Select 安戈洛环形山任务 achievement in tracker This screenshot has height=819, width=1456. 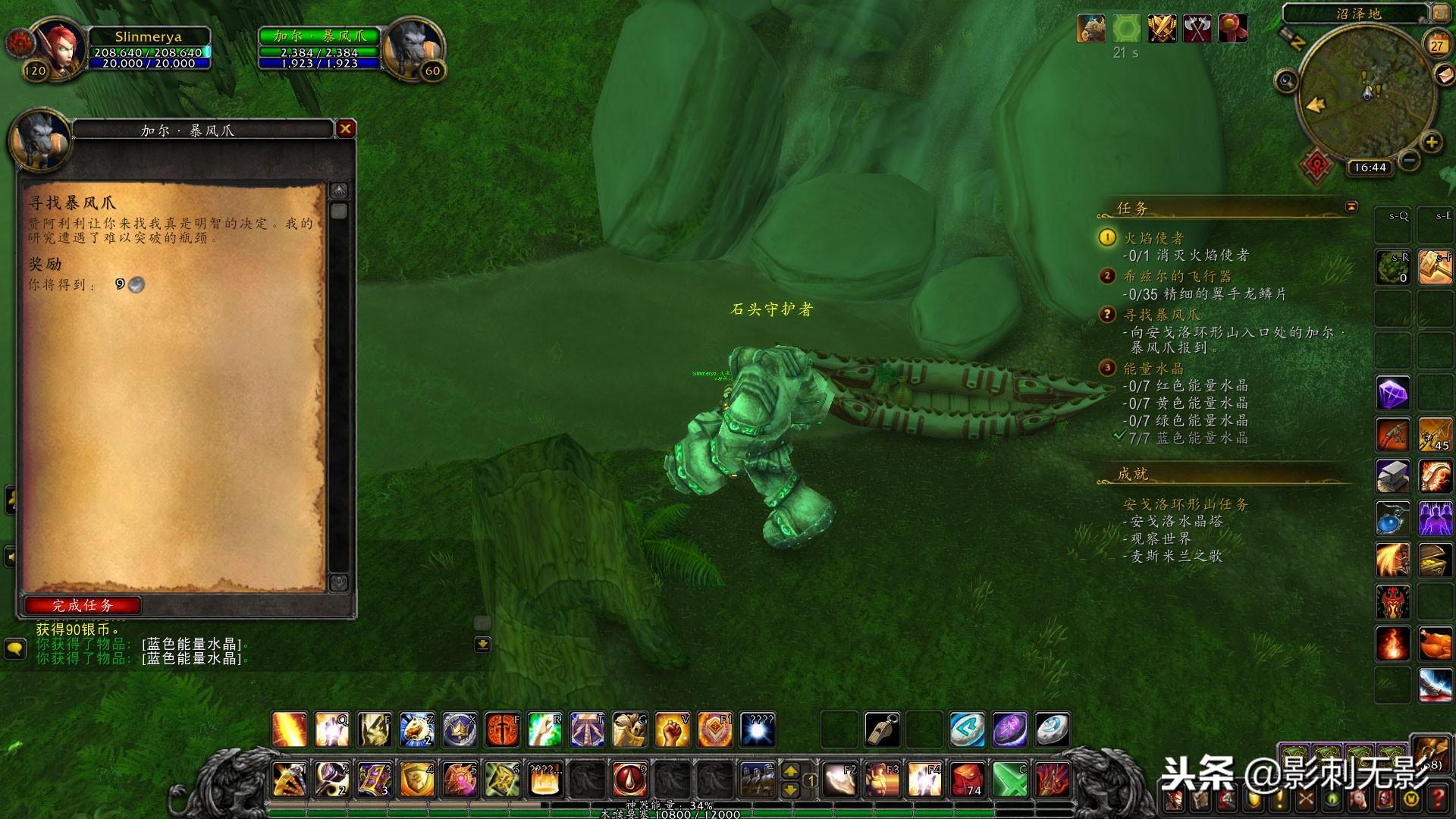point(1185,504)
